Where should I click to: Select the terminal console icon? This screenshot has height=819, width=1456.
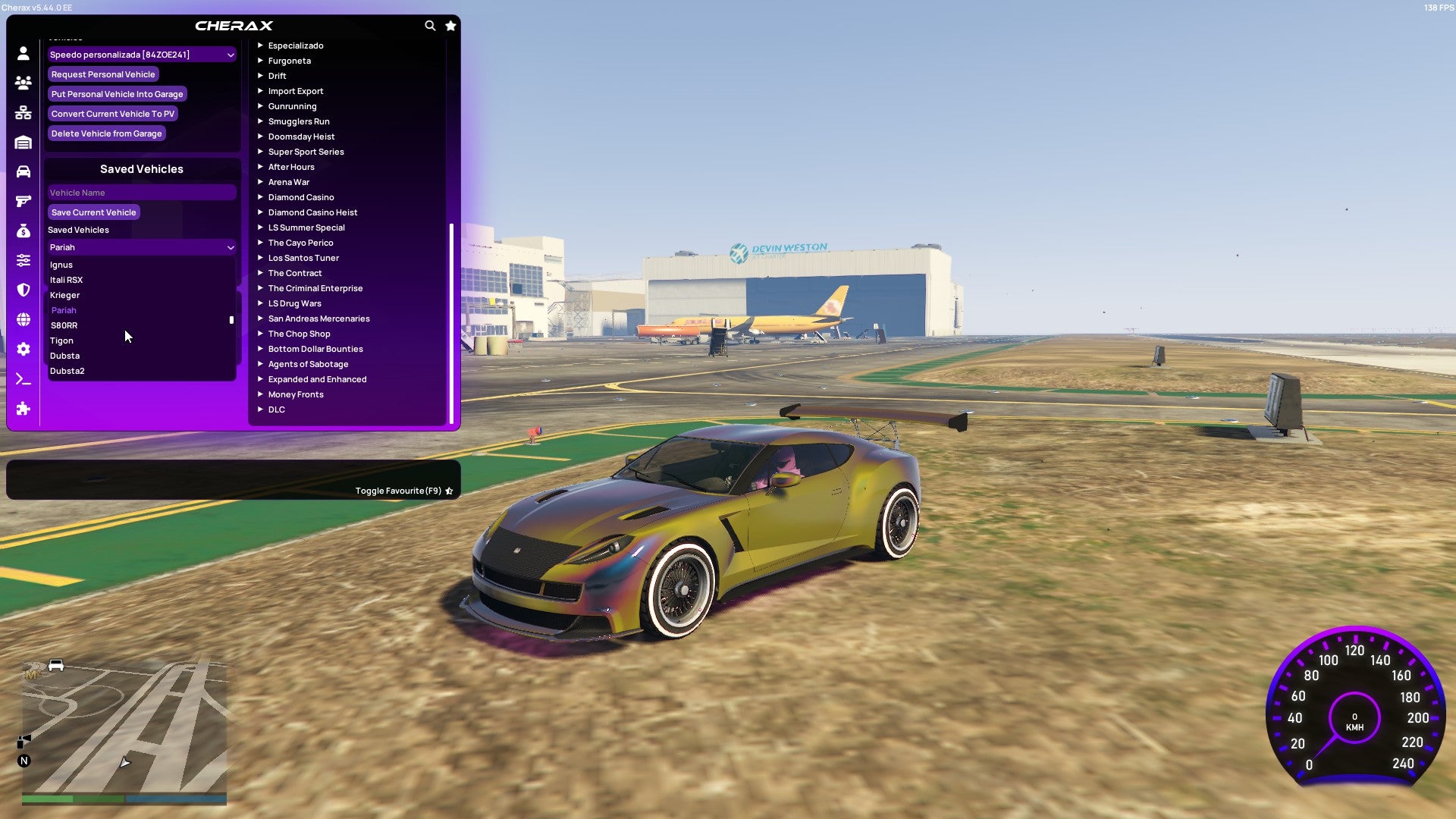coord(23,378)
